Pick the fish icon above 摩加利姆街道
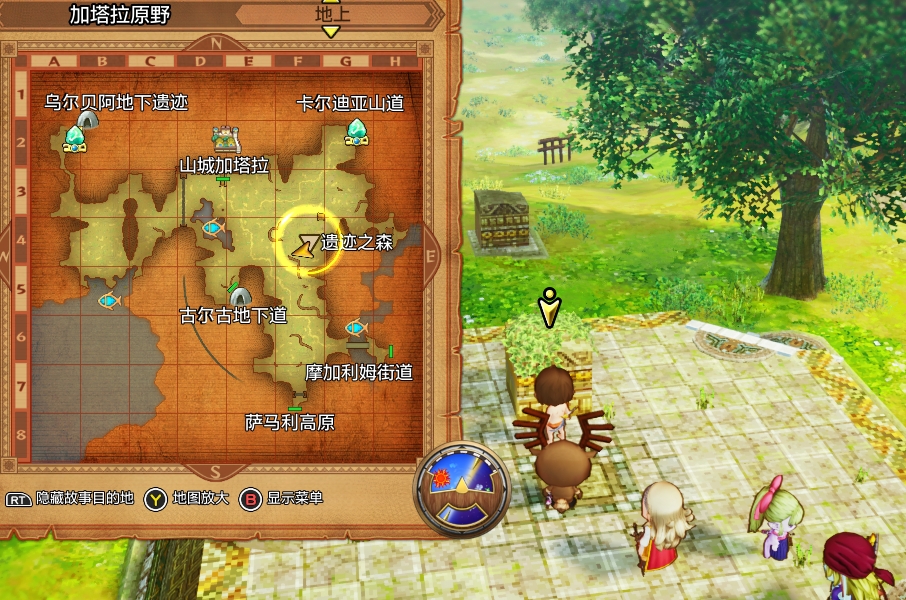The width and height of the screenshot is (906, 600). [x=355, y=327]
